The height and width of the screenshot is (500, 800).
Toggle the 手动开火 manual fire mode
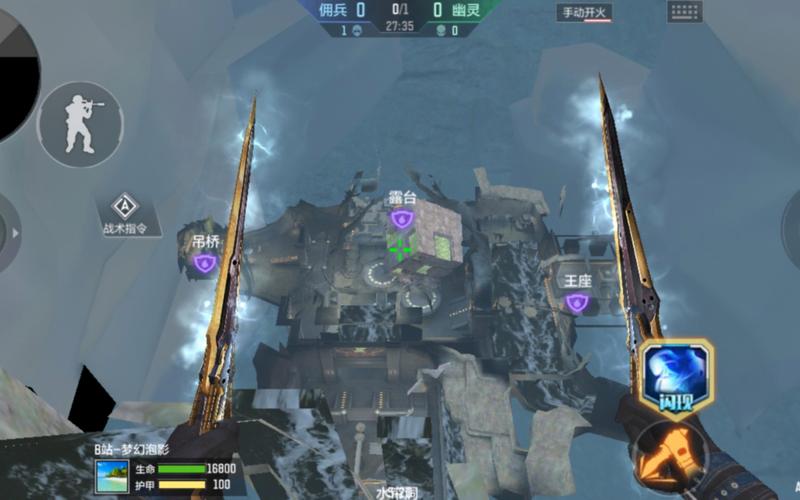pyautogui.click(x=587, y=13)
